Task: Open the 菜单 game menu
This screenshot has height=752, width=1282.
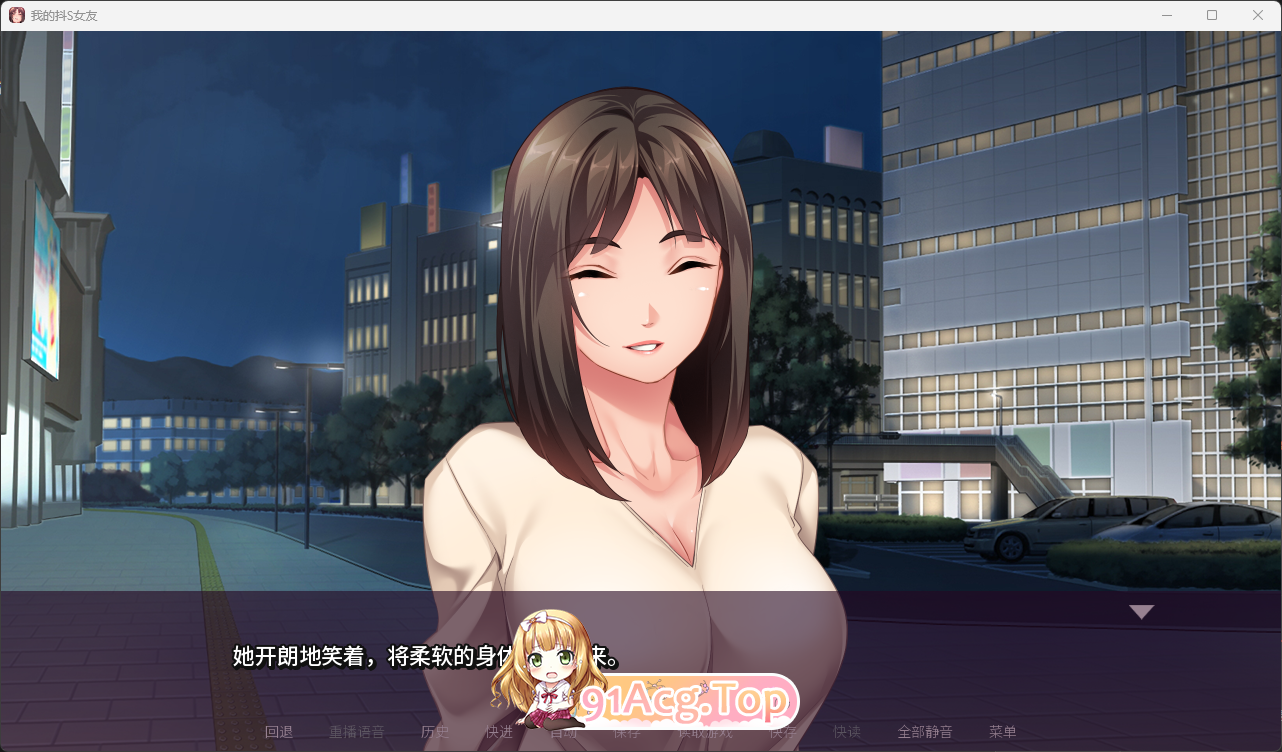Action: [x=1003, y=731]
